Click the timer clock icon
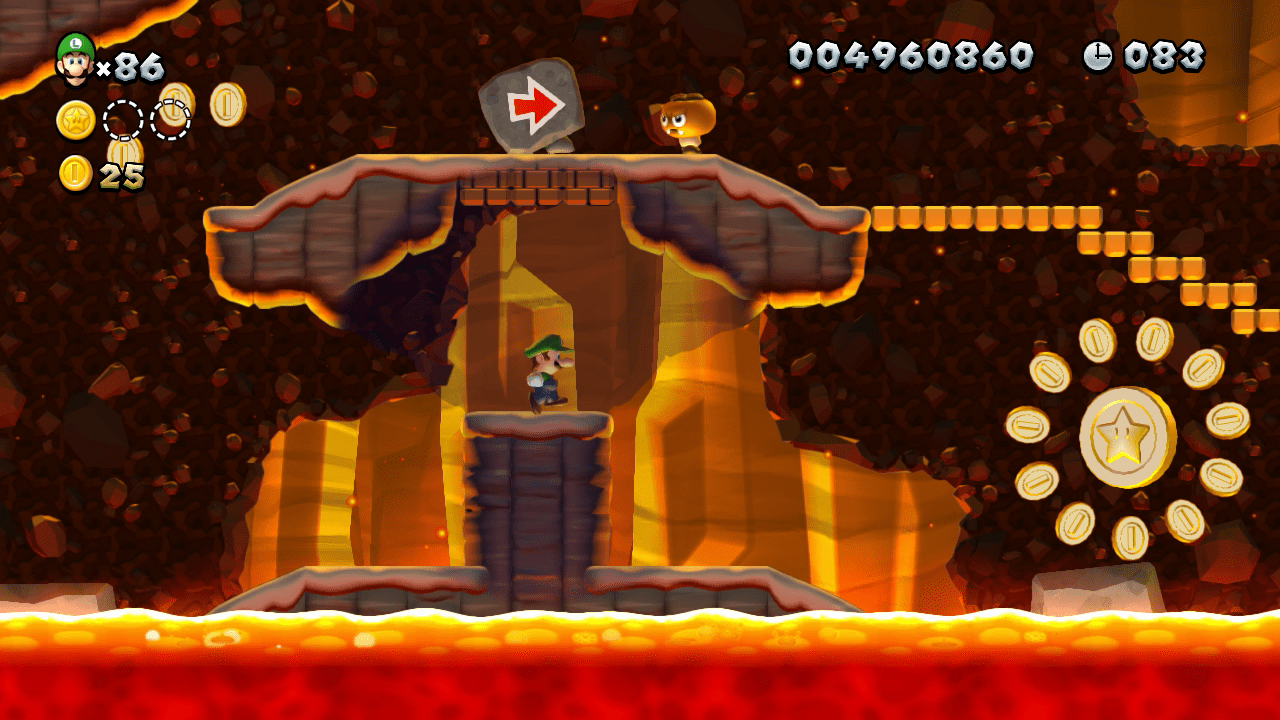The image size is (1280, 720). 1098,57
